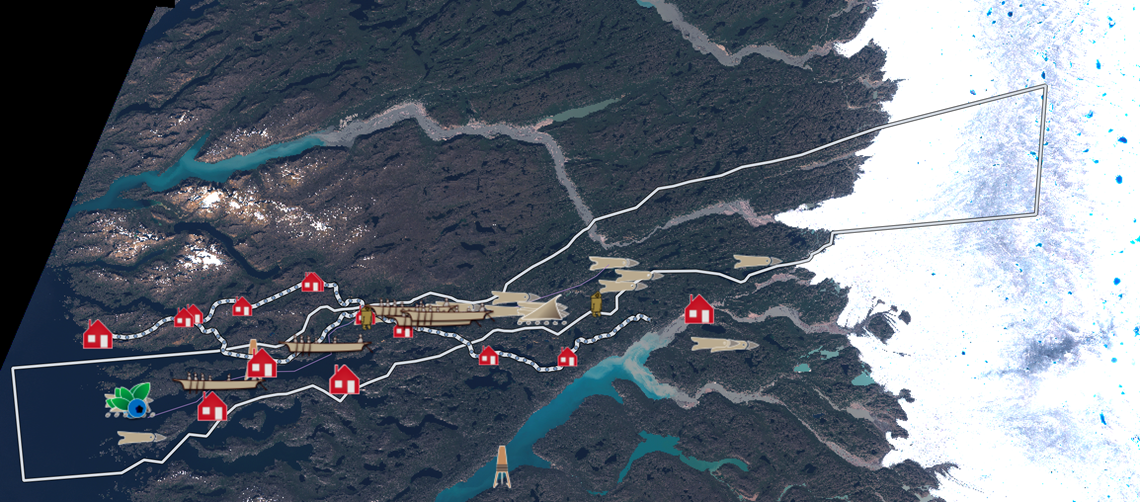Select the large red house beside the turquoise fjord

click(x=699, y=309)
